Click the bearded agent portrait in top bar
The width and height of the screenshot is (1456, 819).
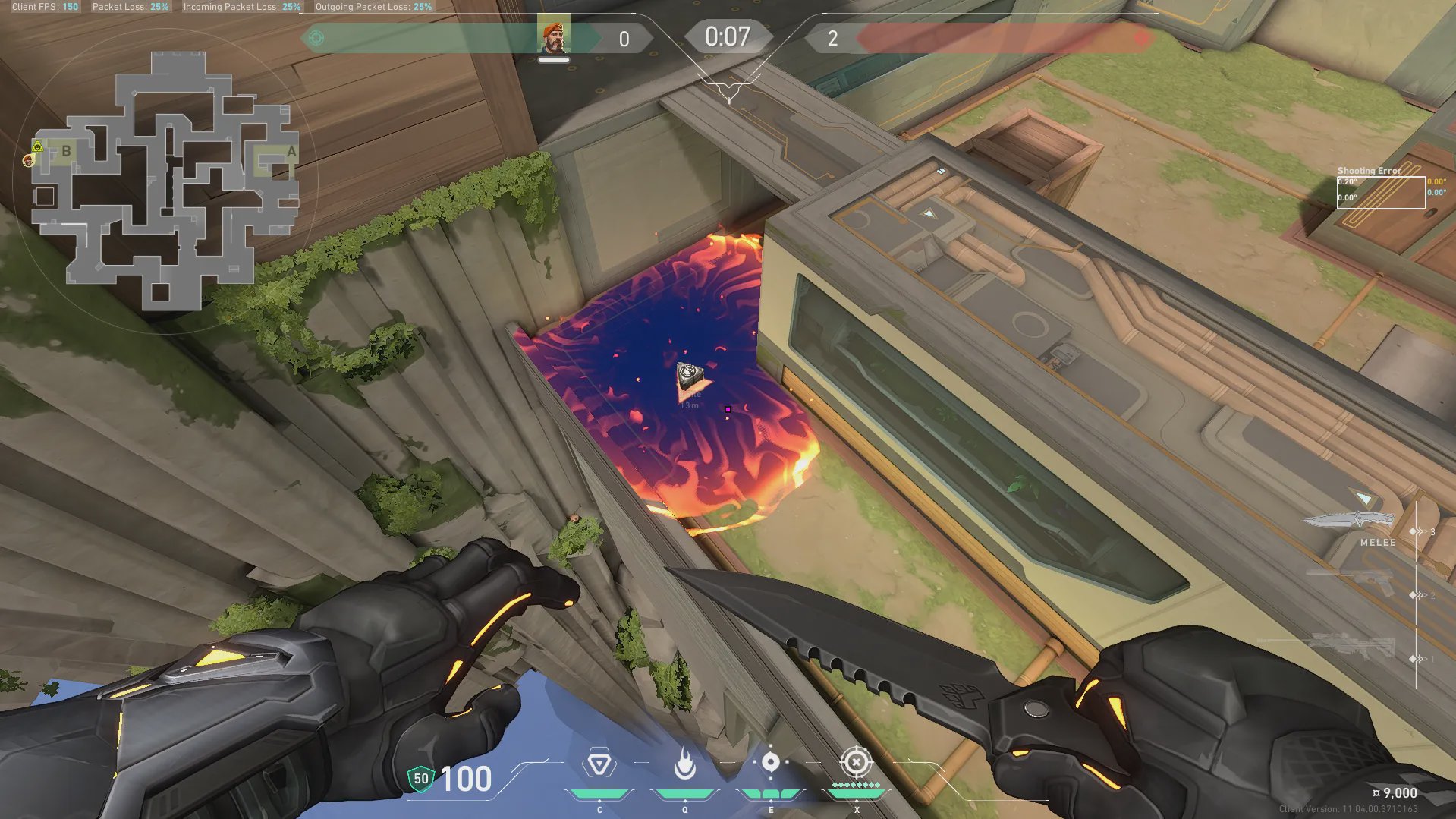click(553, 37)
